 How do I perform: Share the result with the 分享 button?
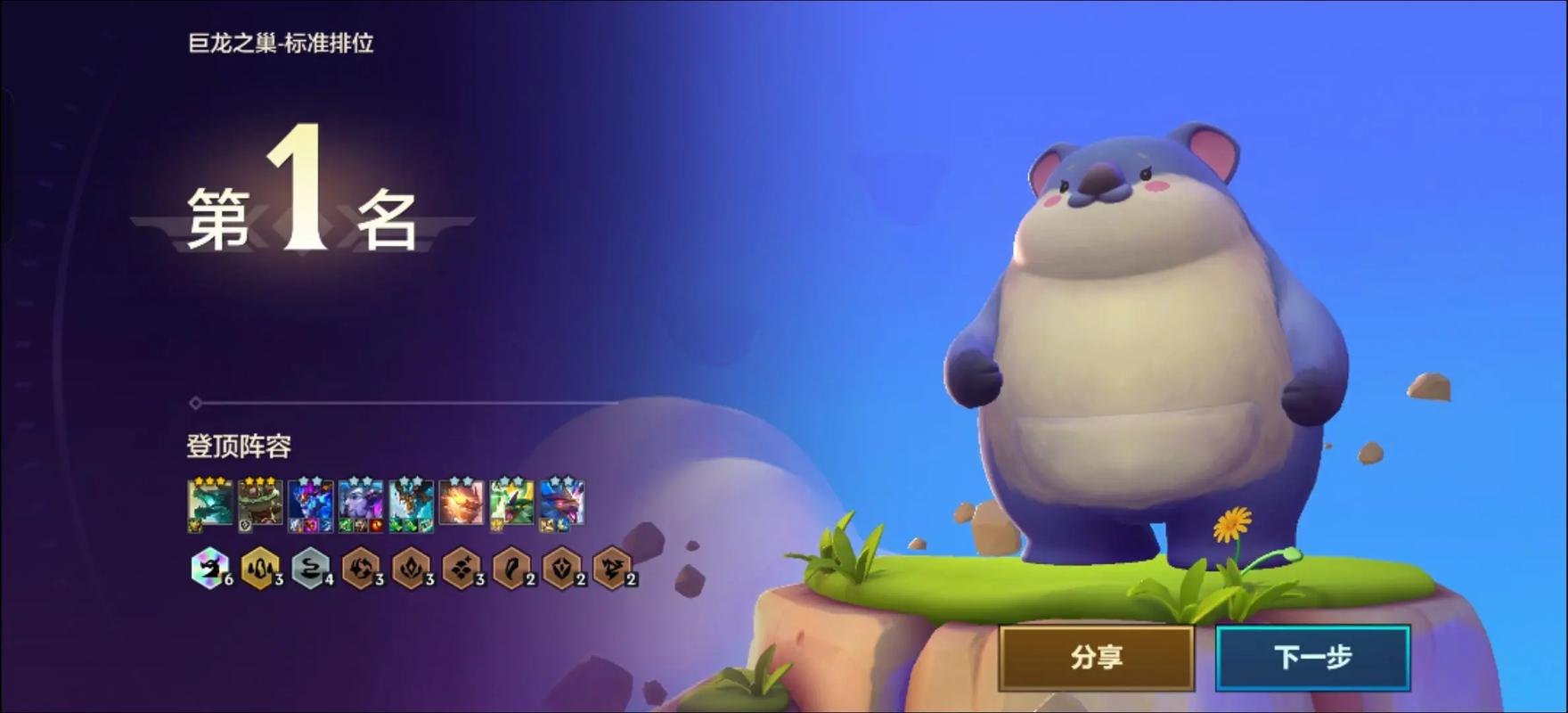[x=1096, y=658]
